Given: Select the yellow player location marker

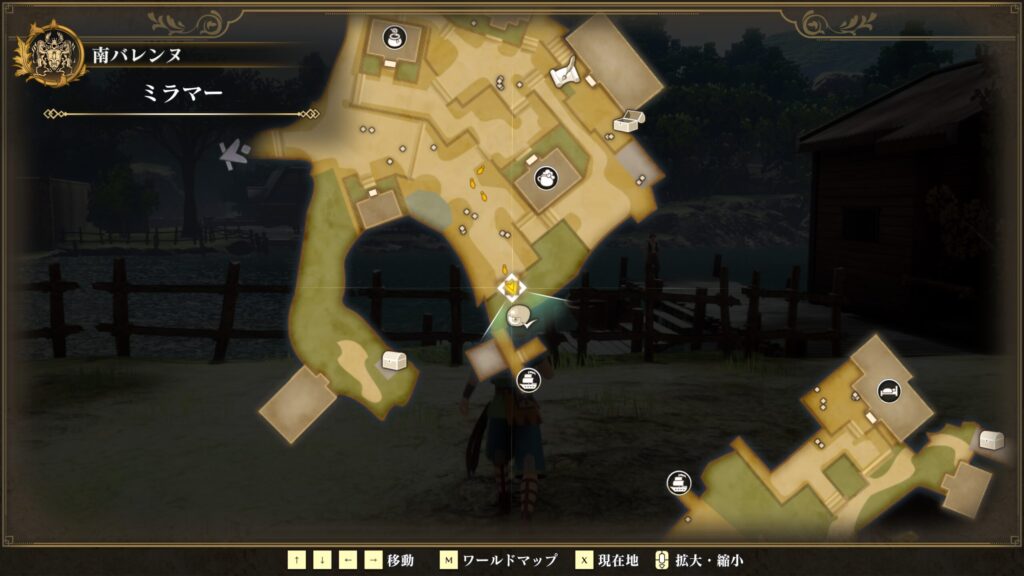Looking at the screenshot, I should (511, 288).
